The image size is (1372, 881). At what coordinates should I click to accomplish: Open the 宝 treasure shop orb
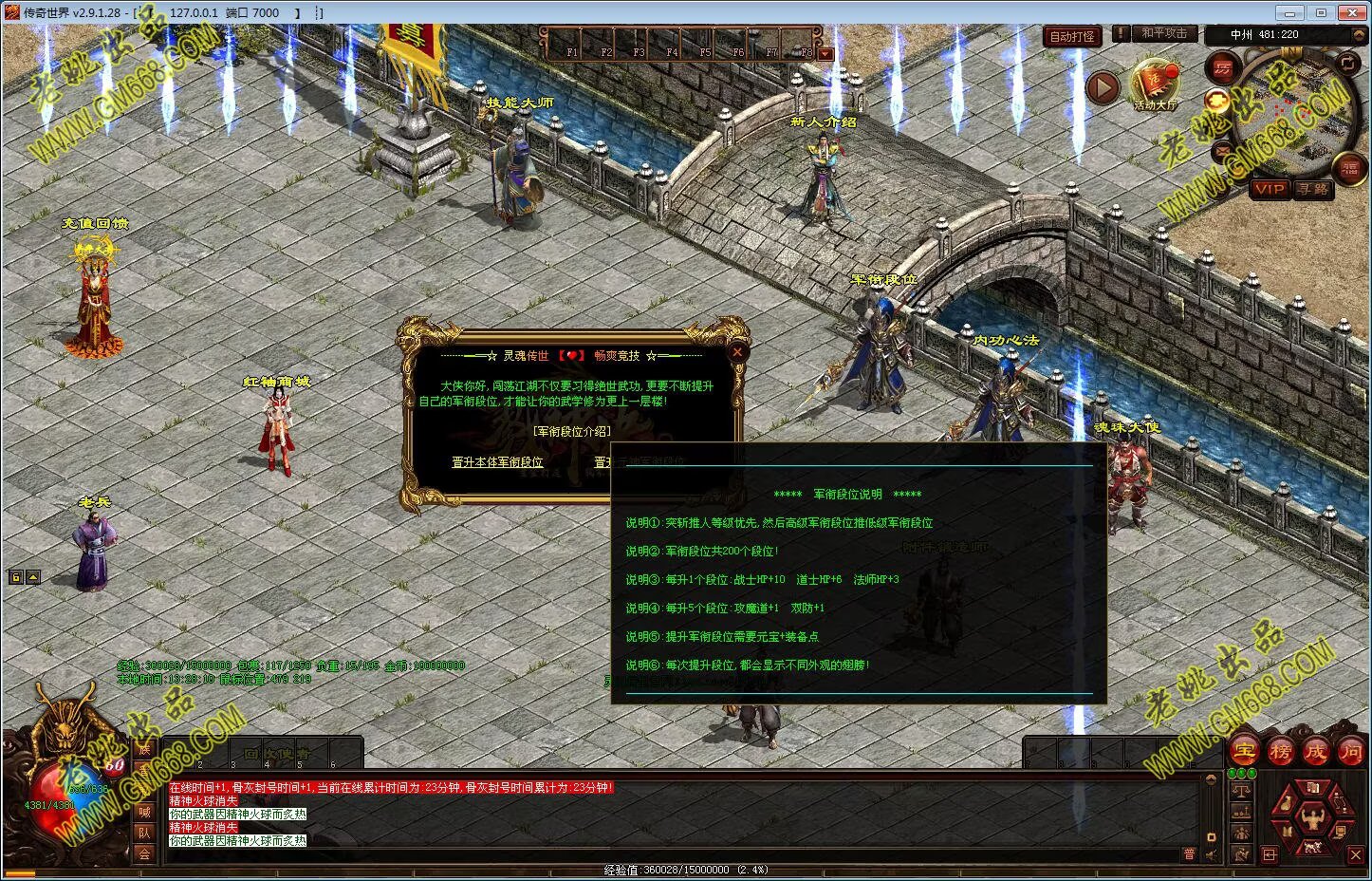click(x=1245, y=751)
